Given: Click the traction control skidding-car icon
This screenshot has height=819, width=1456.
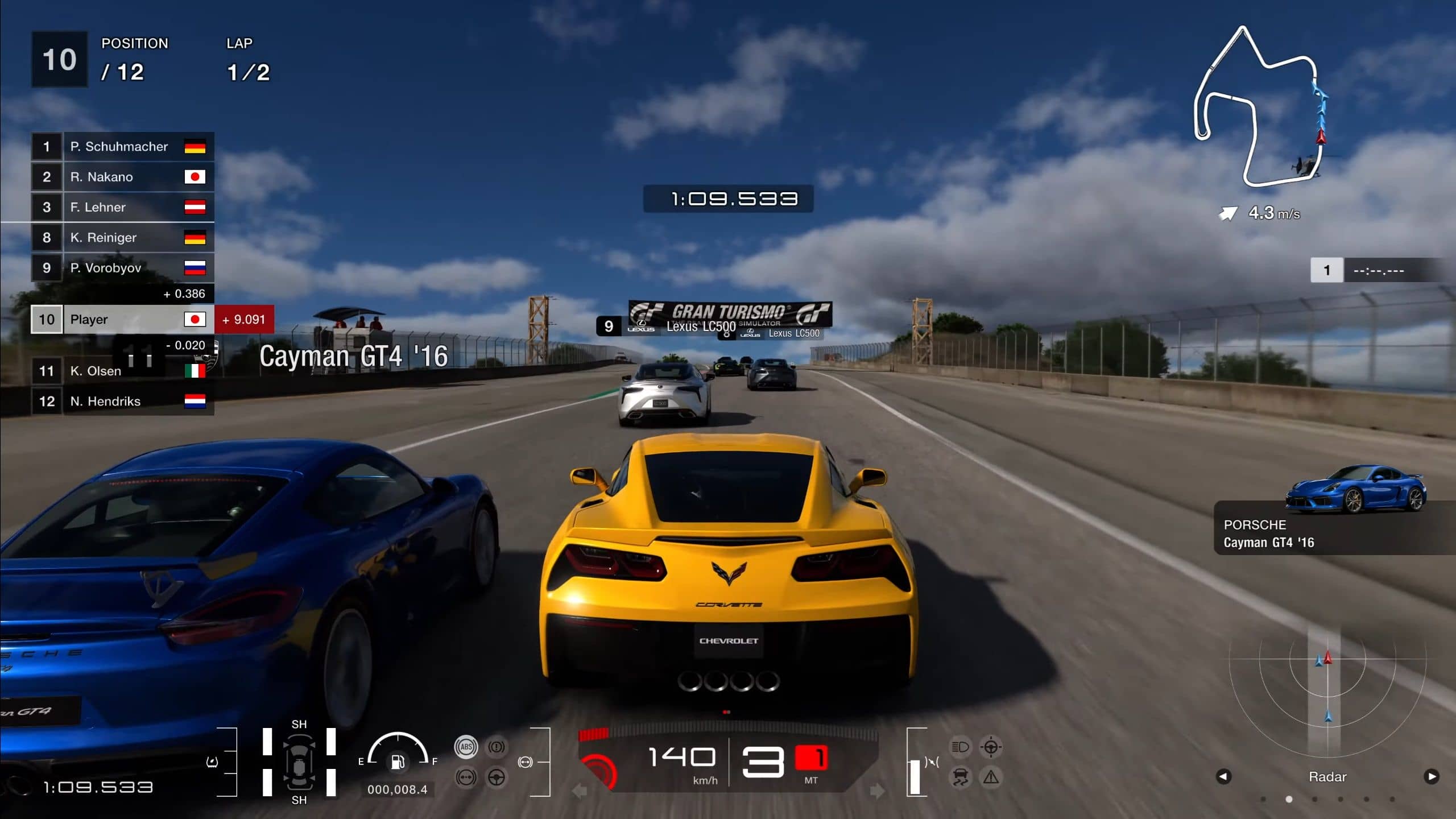Looking at the screenshot, I should point(960,777).
